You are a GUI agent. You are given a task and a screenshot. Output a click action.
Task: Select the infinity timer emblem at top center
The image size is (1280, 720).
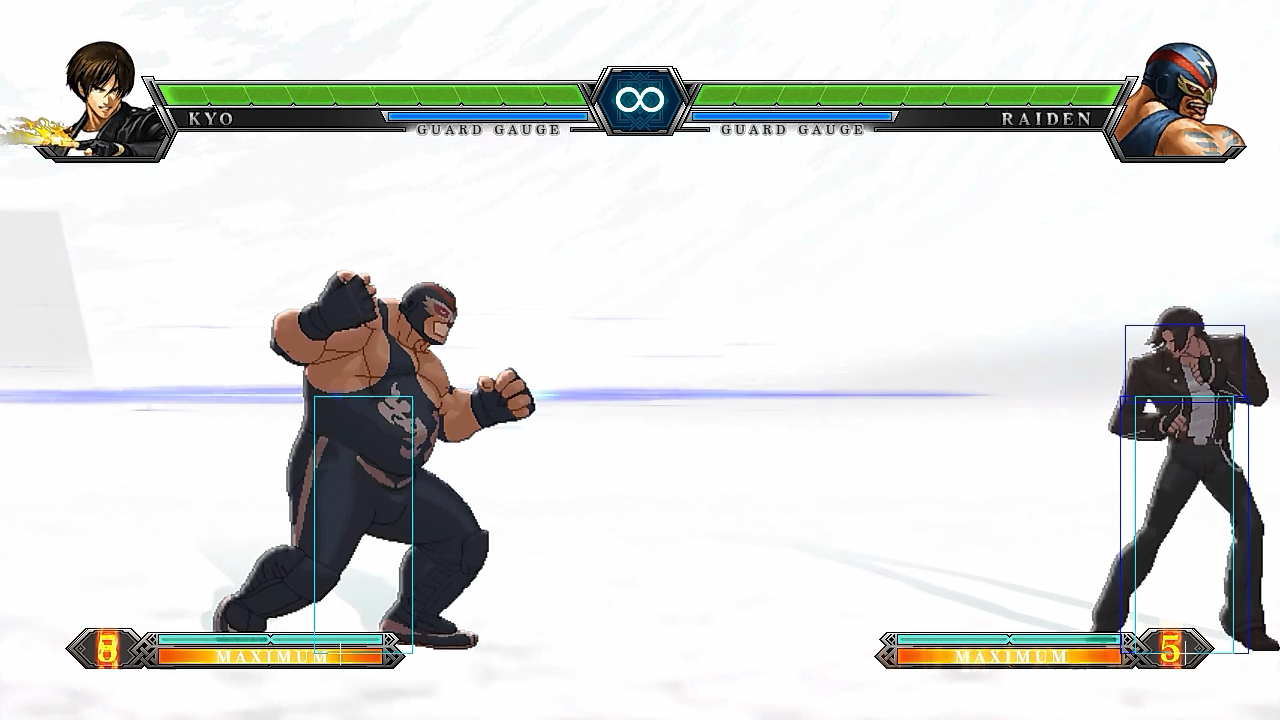(639, 99)
